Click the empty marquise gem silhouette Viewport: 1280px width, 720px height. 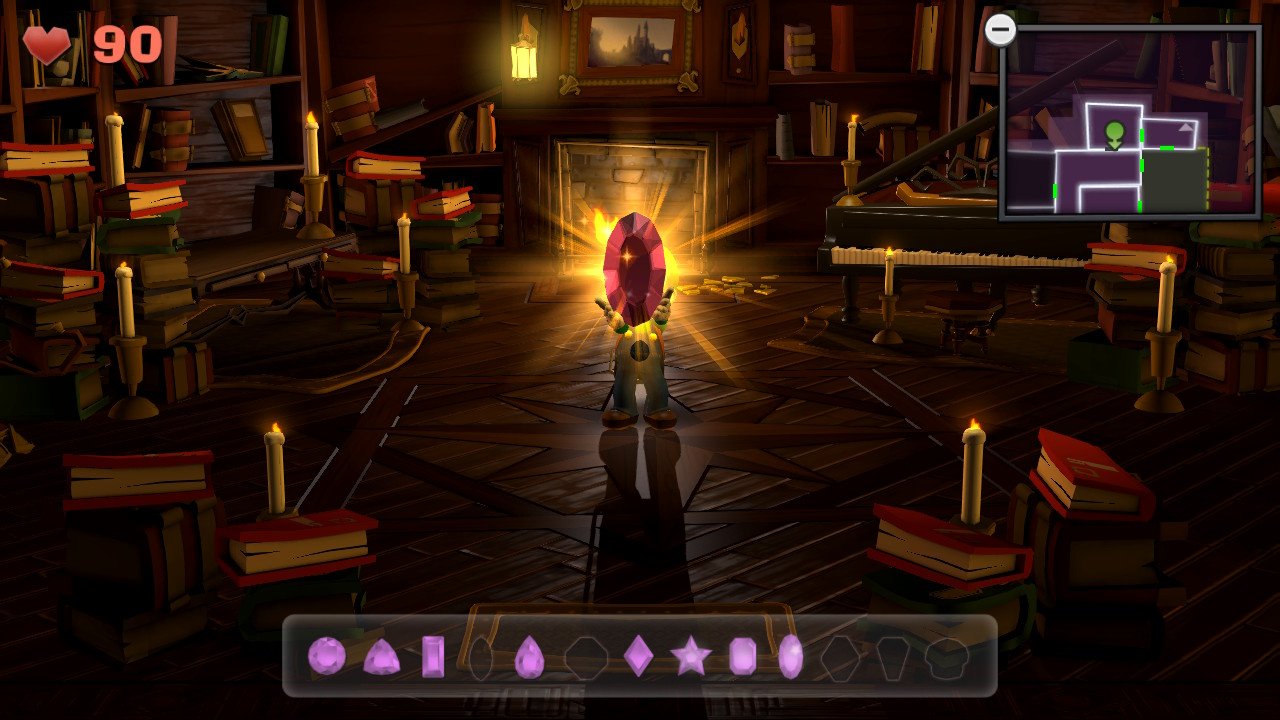coord(481,655)
